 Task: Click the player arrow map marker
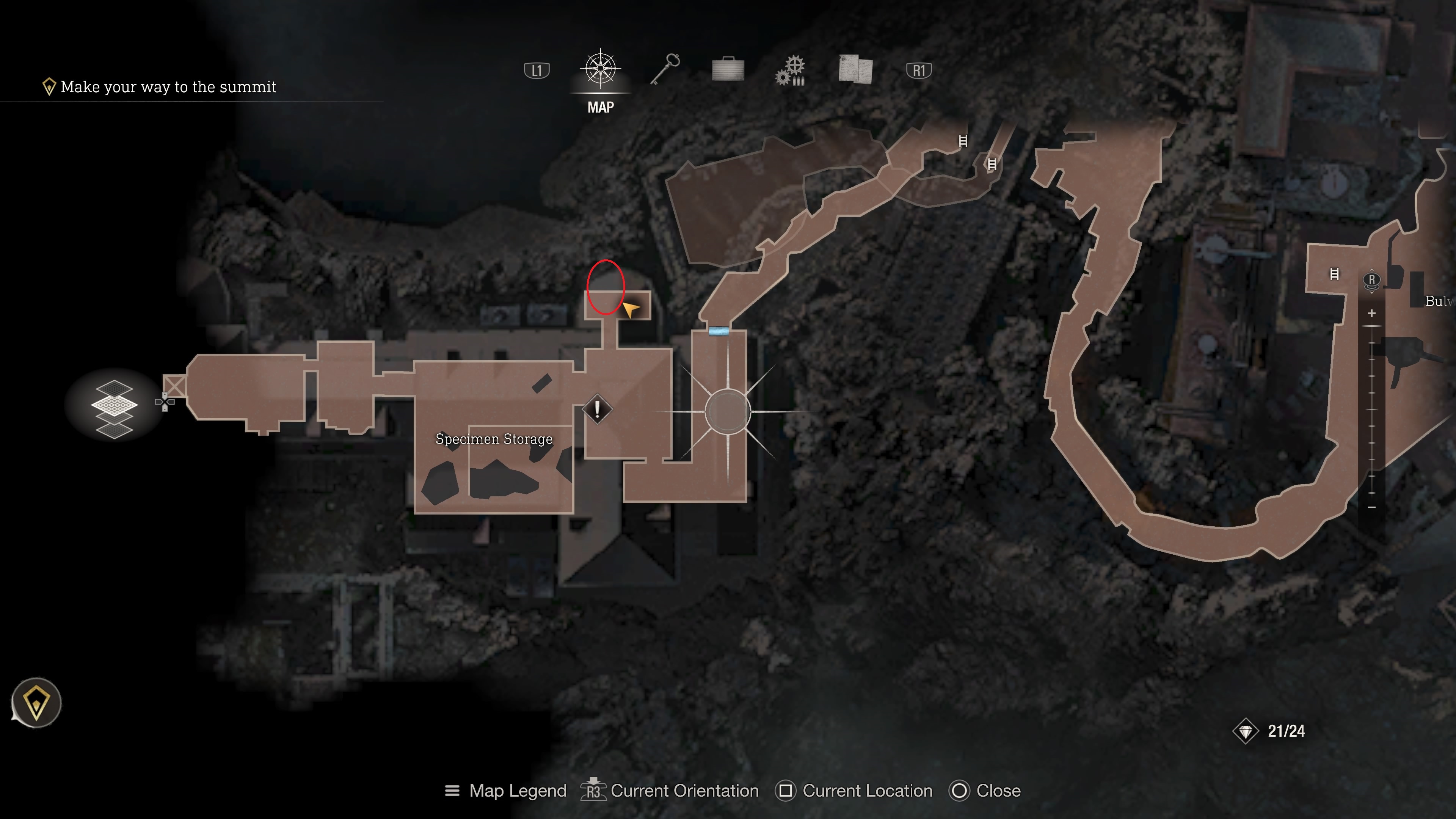click(630, 309)
